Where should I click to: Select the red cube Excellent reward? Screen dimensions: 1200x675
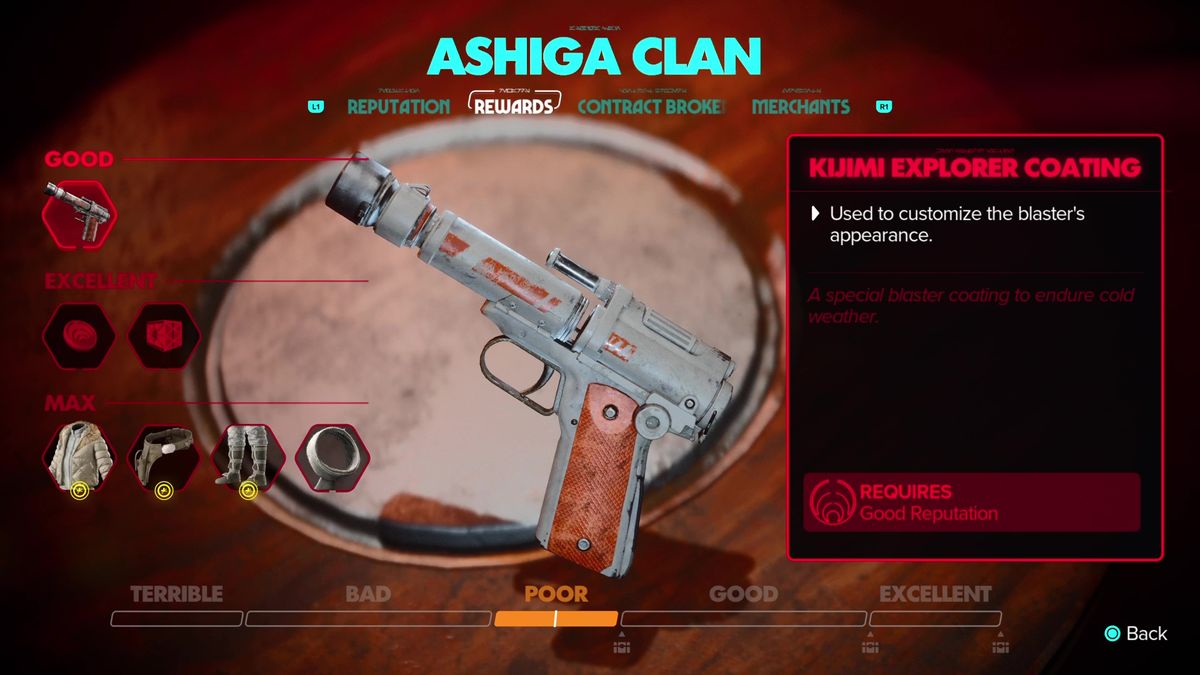tap(164, 336)
